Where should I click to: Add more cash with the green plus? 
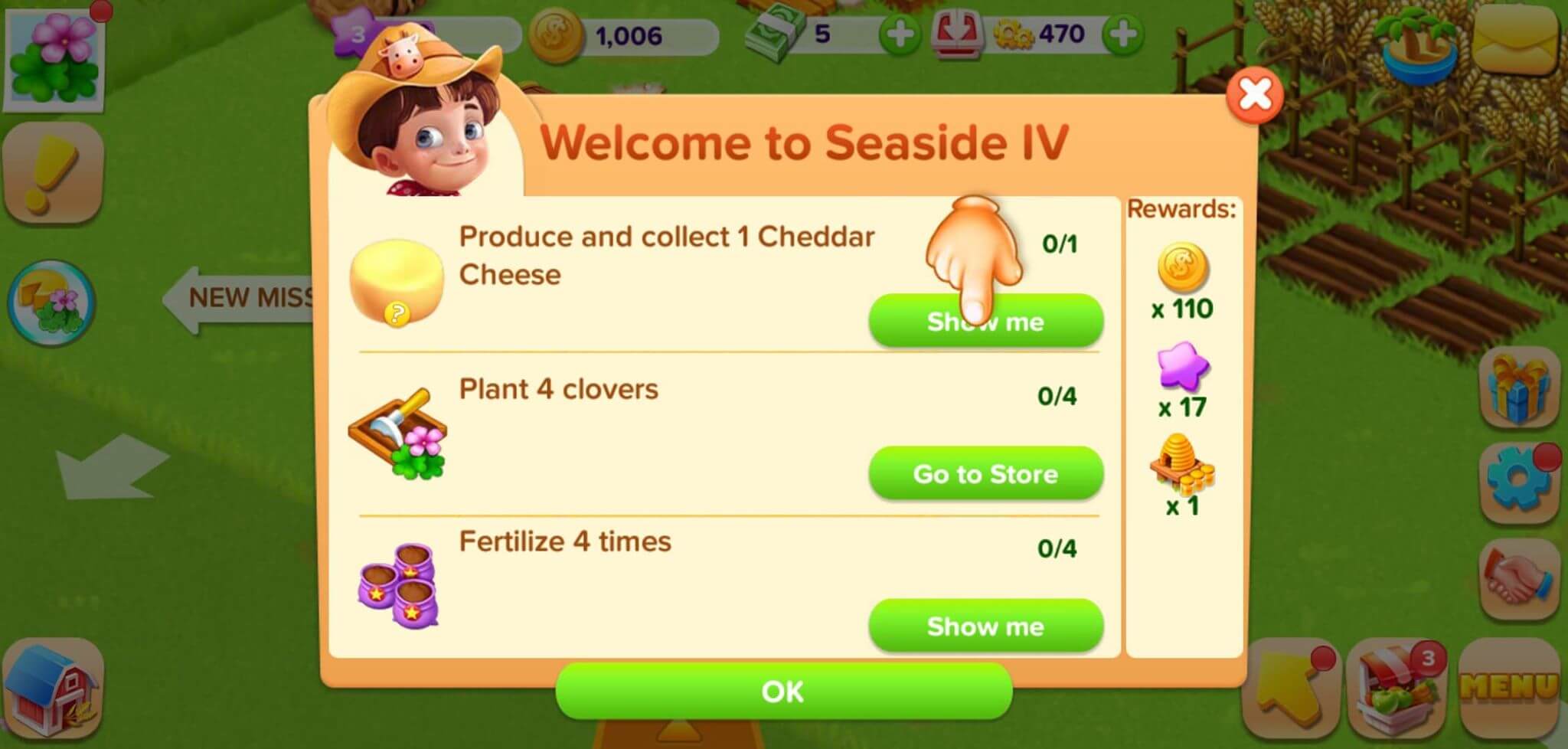pos(899,34)
